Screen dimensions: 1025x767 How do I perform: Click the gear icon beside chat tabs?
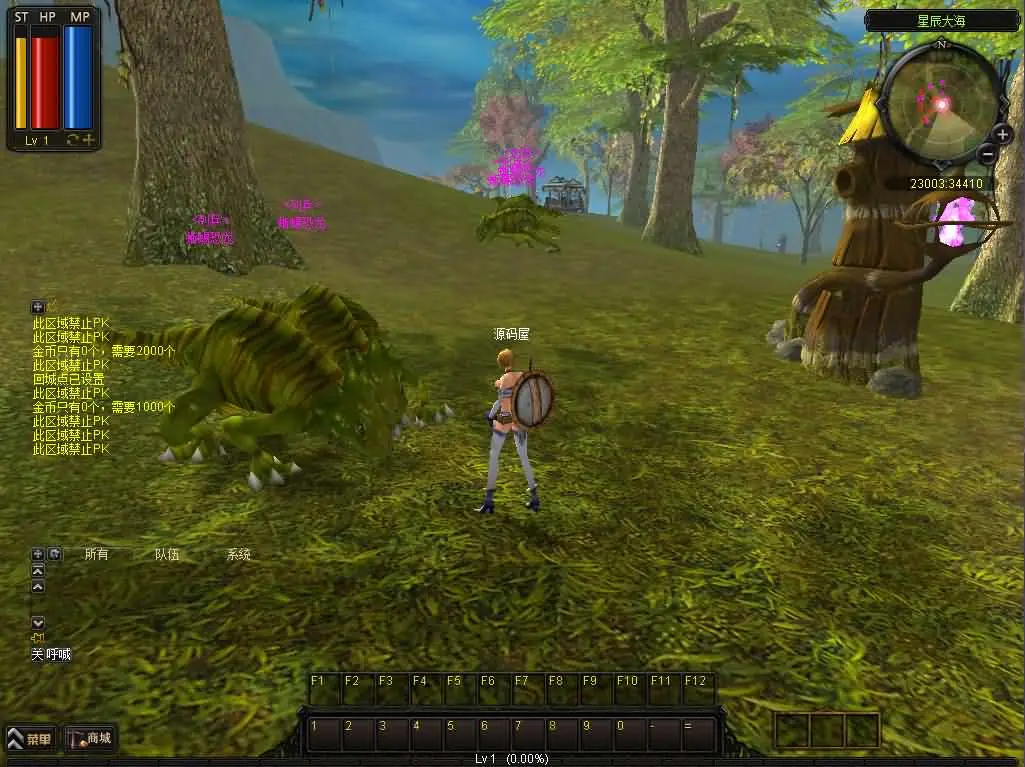[x=55, y=554]
